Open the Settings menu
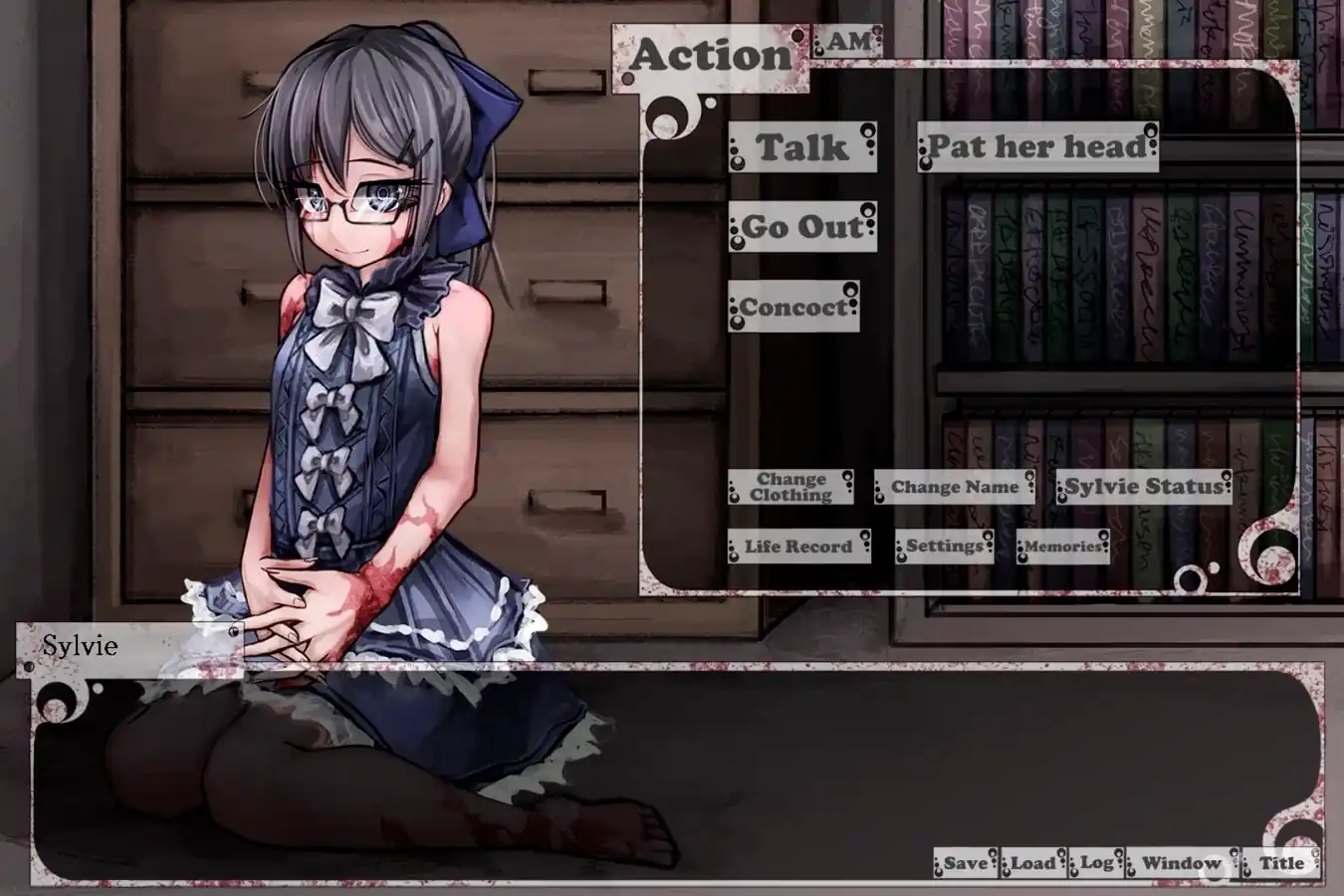The width and height of the screenshot is (1344, 896). pyautogui.click(x=945, y=547)
